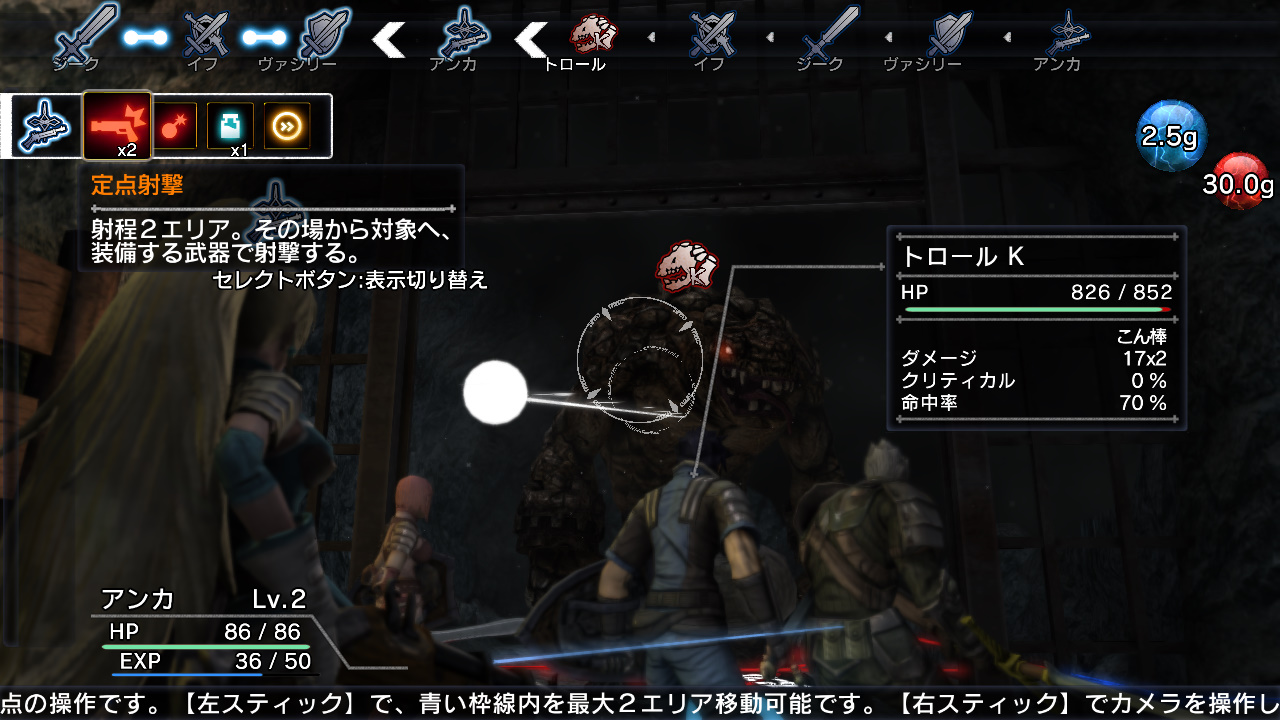
Task: Select トロール's red enemy icon in turn order
Action: pos(590,33)
